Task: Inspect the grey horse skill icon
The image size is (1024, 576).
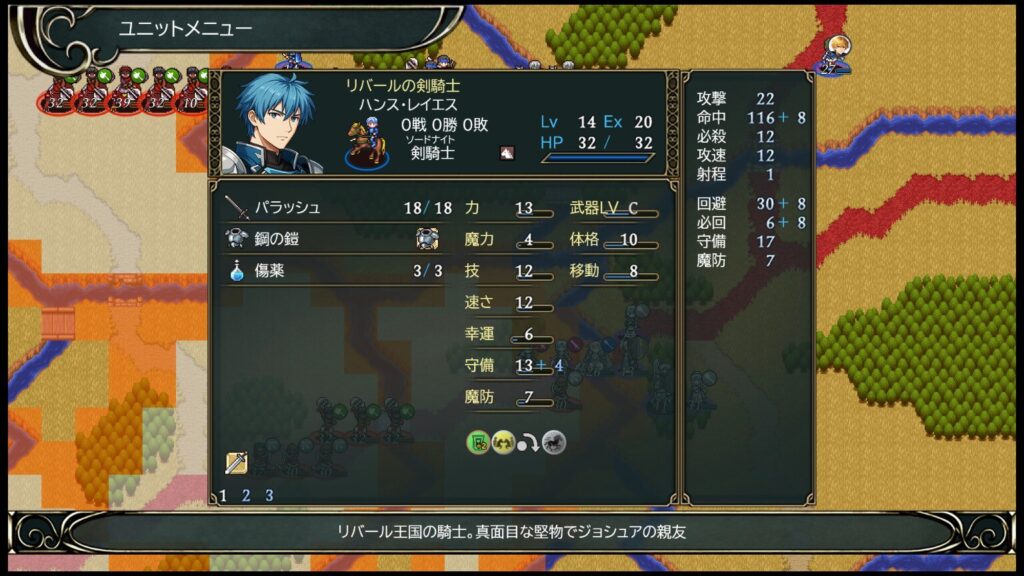Action: (x=554, y=442)
